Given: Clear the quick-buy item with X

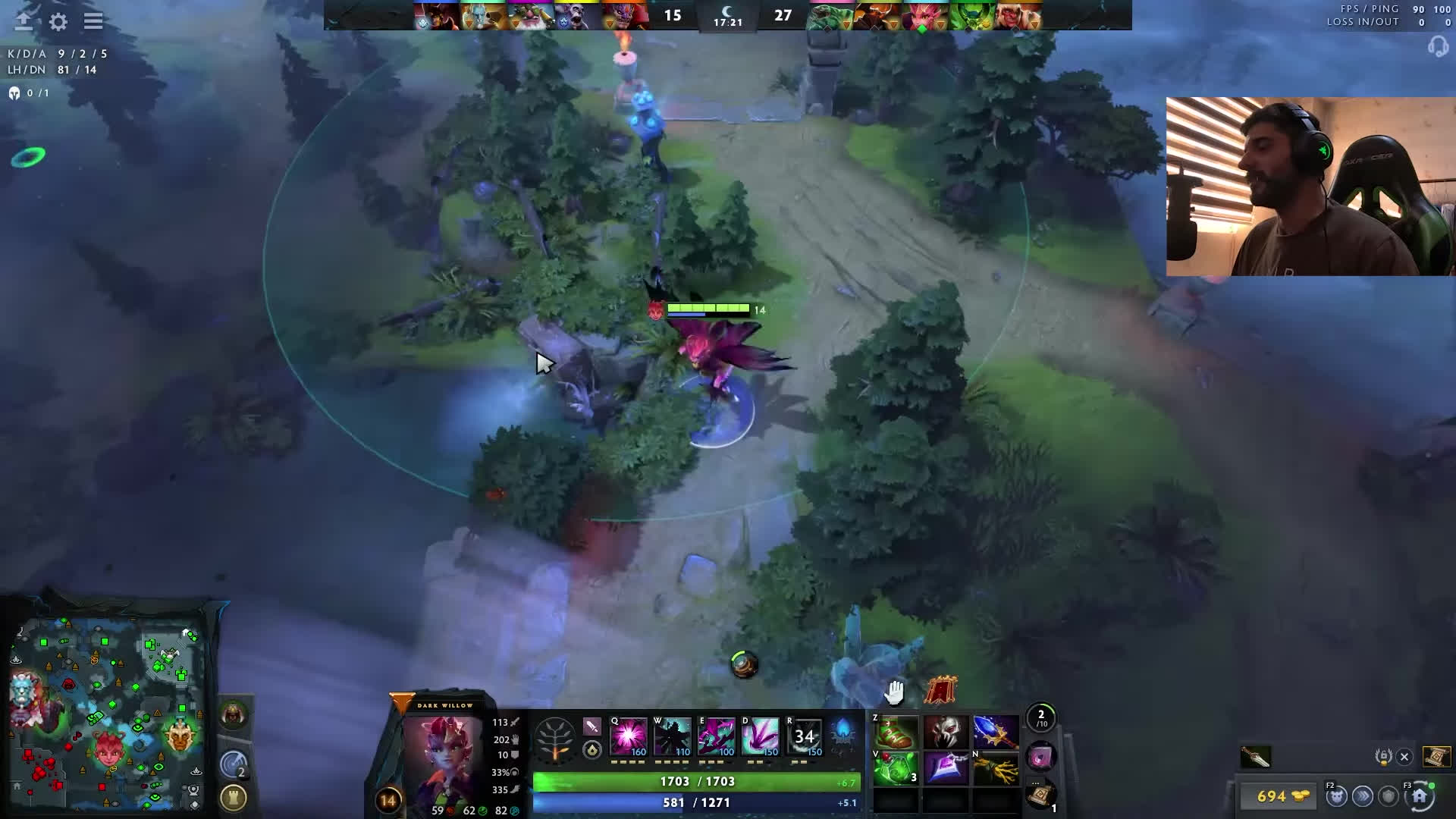Looking at the screenshot, I should (x=1404, y=756).
